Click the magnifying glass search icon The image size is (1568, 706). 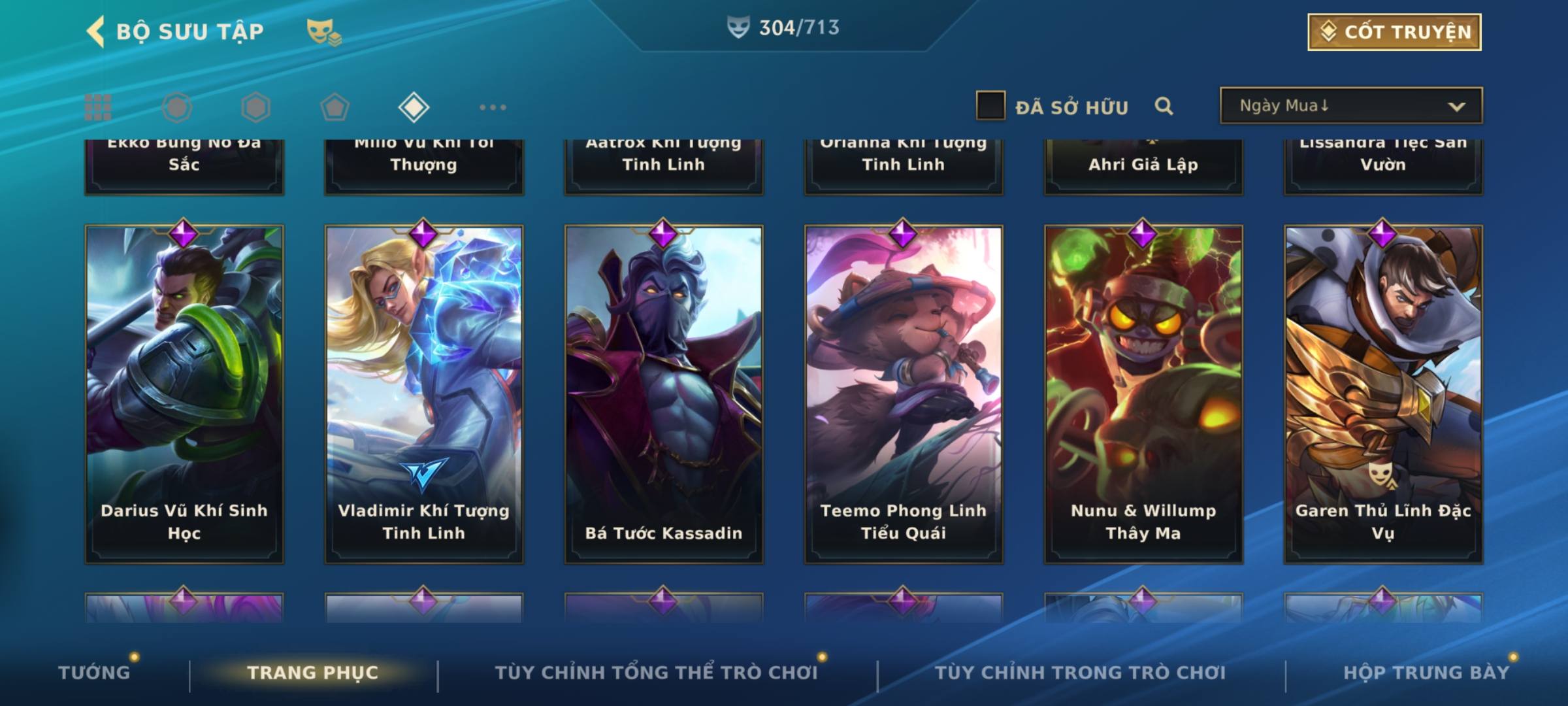click(1164, 106)
